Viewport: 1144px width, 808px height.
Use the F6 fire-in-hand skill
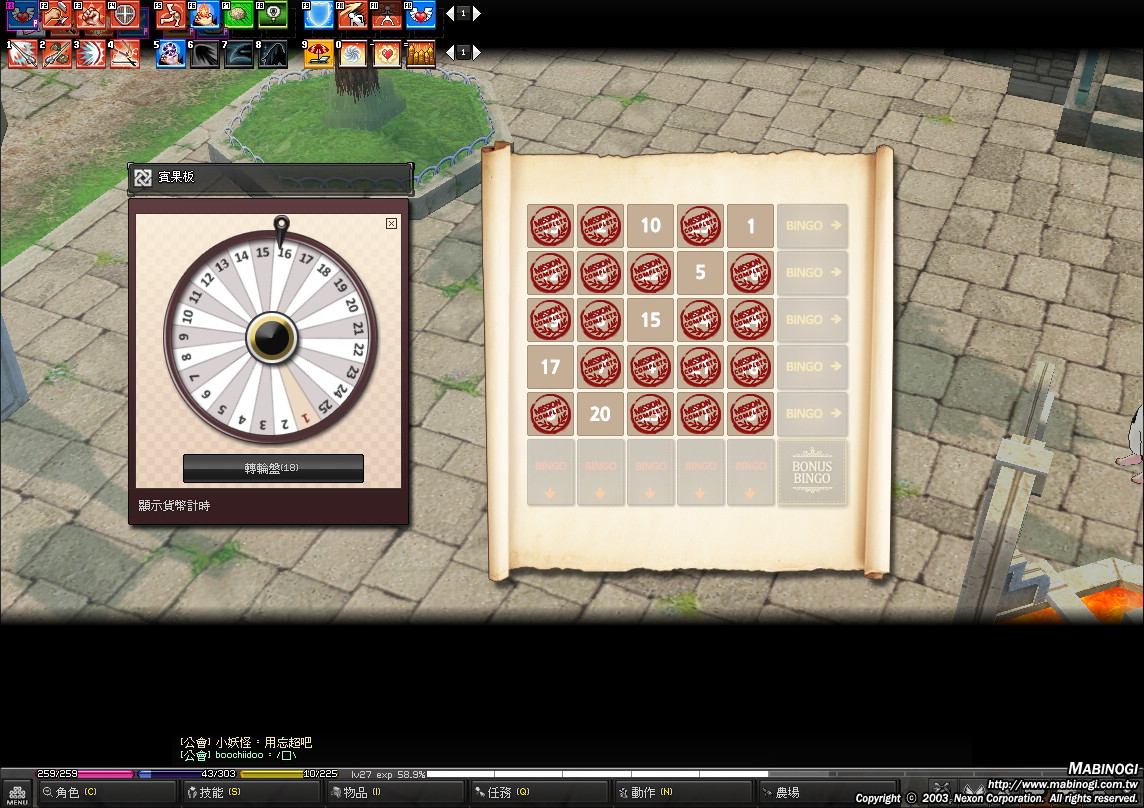pos(205,15)
